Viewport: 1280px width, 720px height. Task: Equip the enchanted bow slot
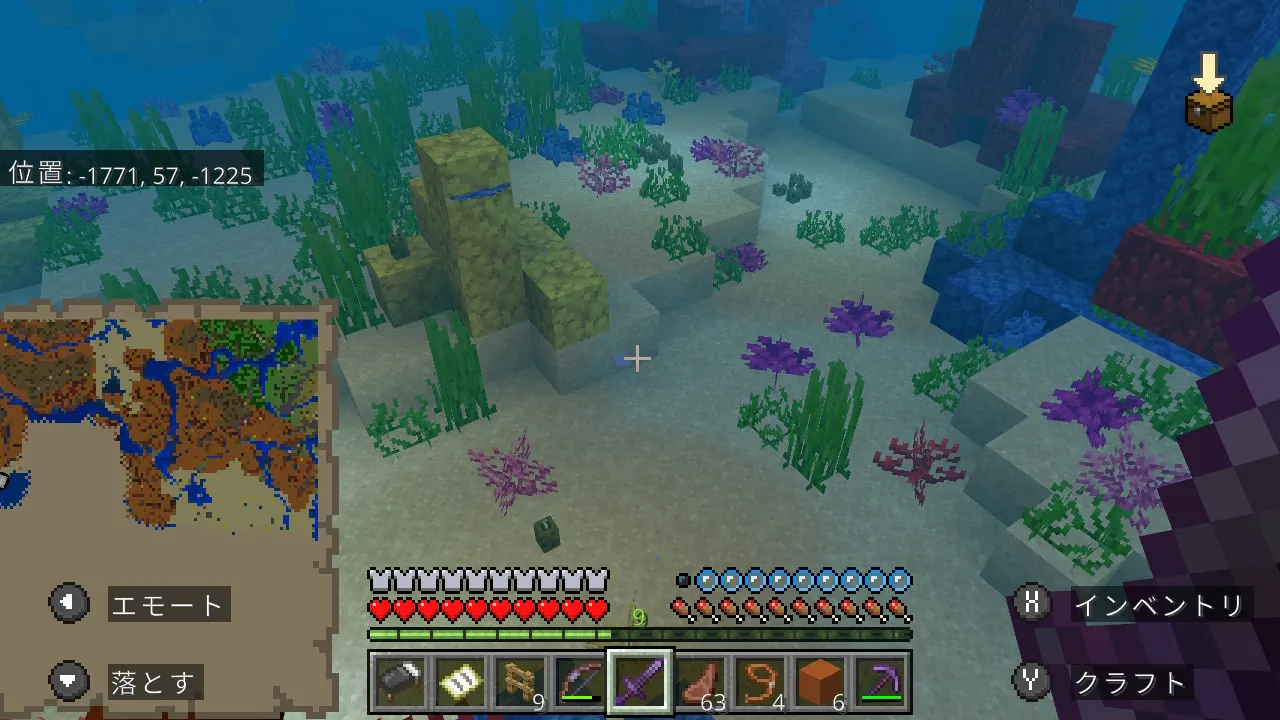click(x=580, y=682)
